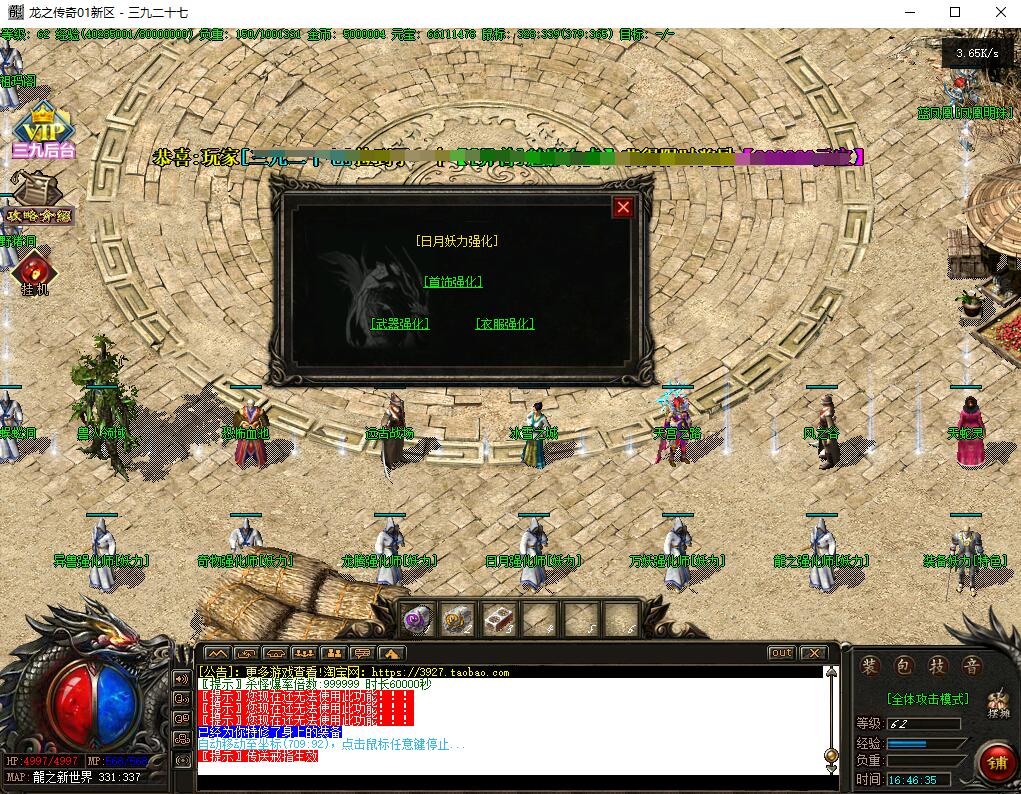
Task: Click the 装 equipment button
Action: (x=871, y=666)
